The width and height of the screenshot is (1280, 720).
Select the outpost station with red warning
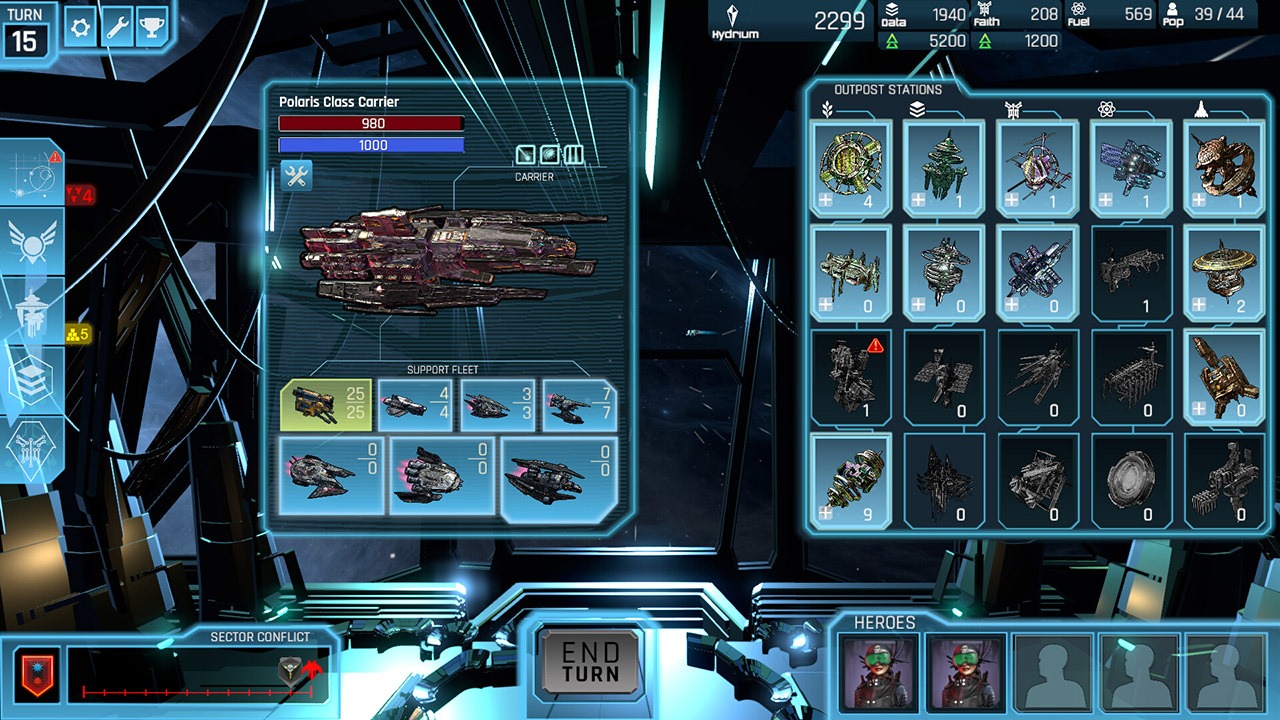[850, 377]
